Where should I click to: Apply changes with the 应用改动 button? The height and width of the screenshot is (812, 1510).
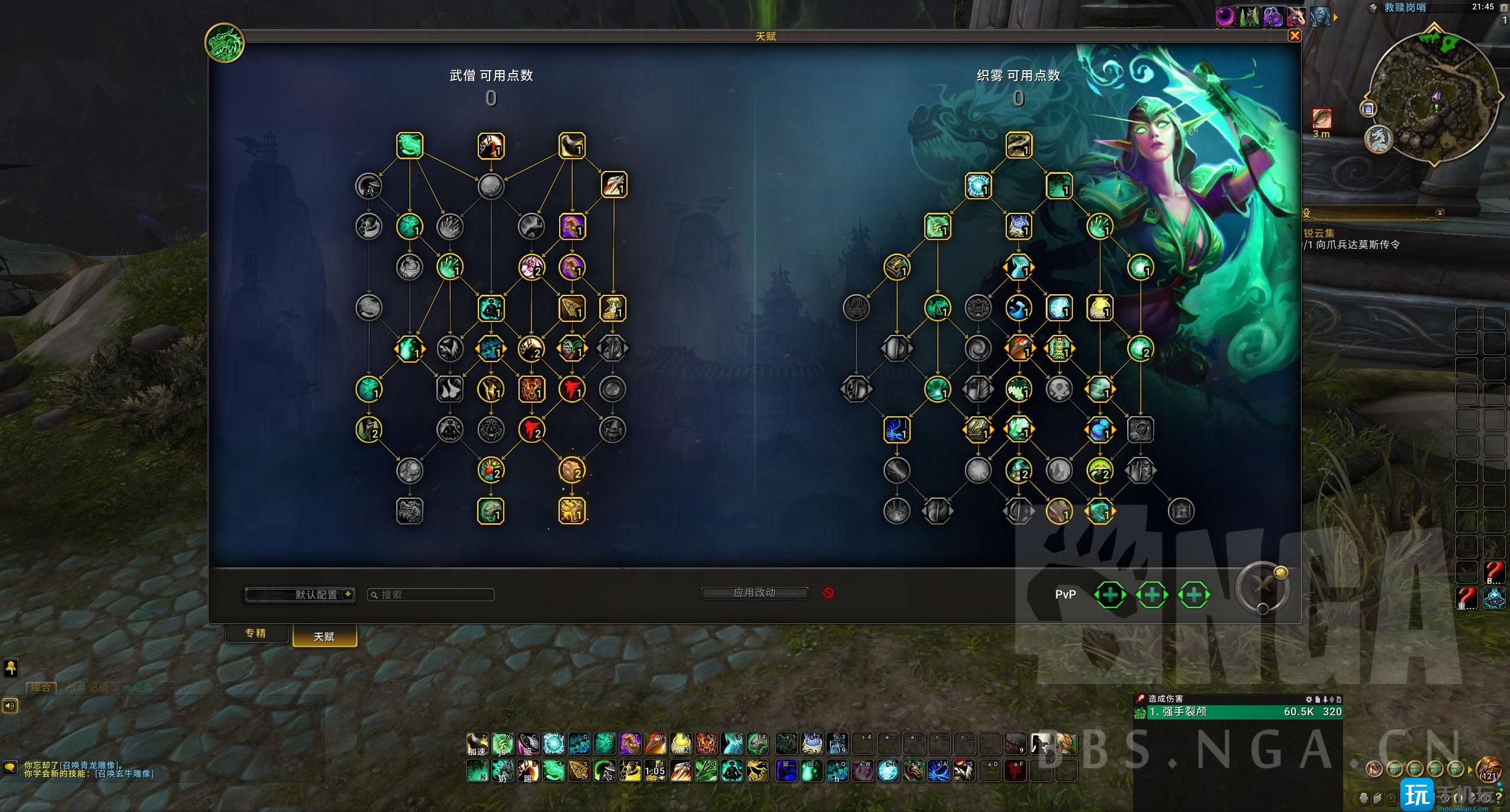click(x=754, y=593)
